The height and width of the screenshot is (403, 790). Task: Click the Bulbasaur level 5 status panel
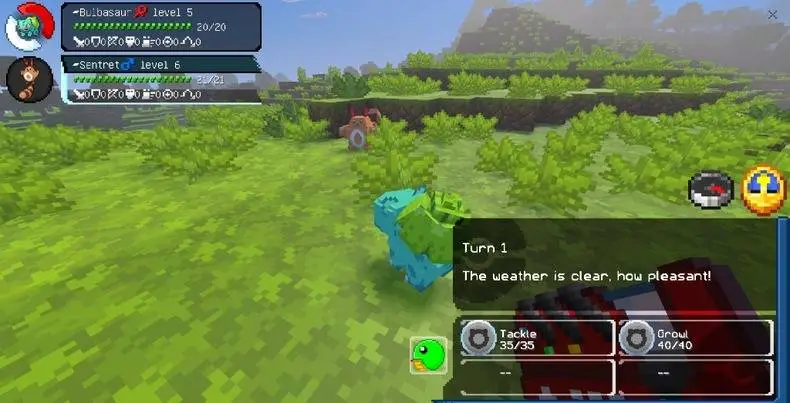coord(162,26)
